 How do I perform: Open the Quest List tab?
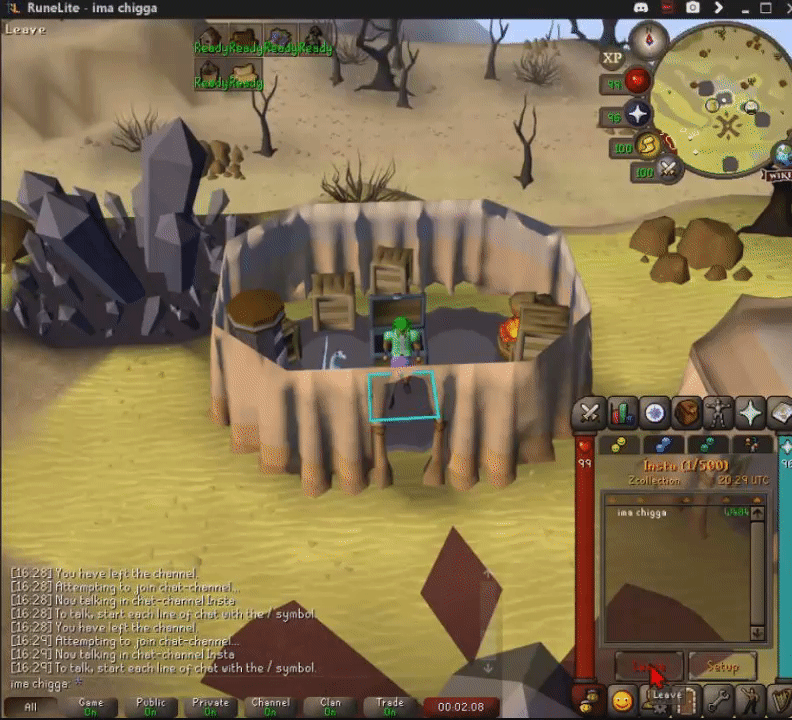655,412
